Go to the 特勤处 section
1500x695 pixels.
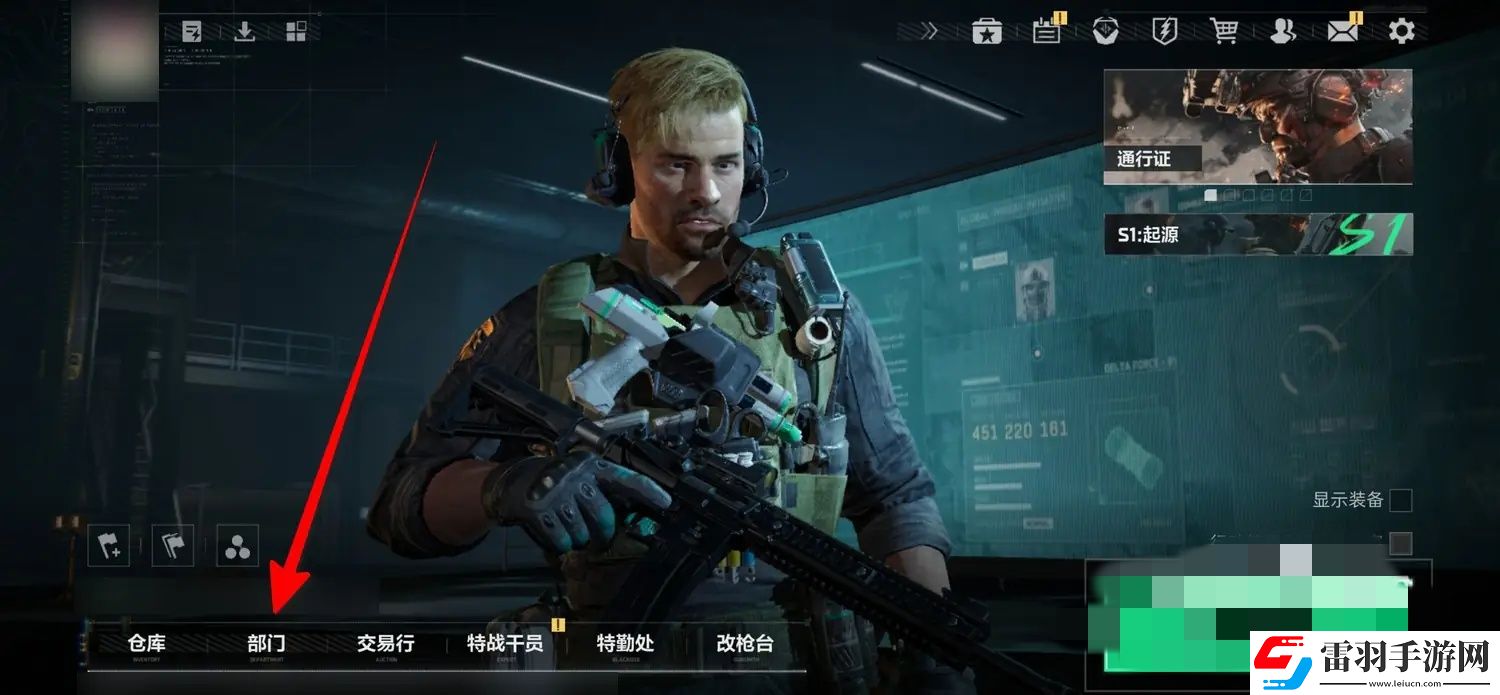click(x=625, y=644)
